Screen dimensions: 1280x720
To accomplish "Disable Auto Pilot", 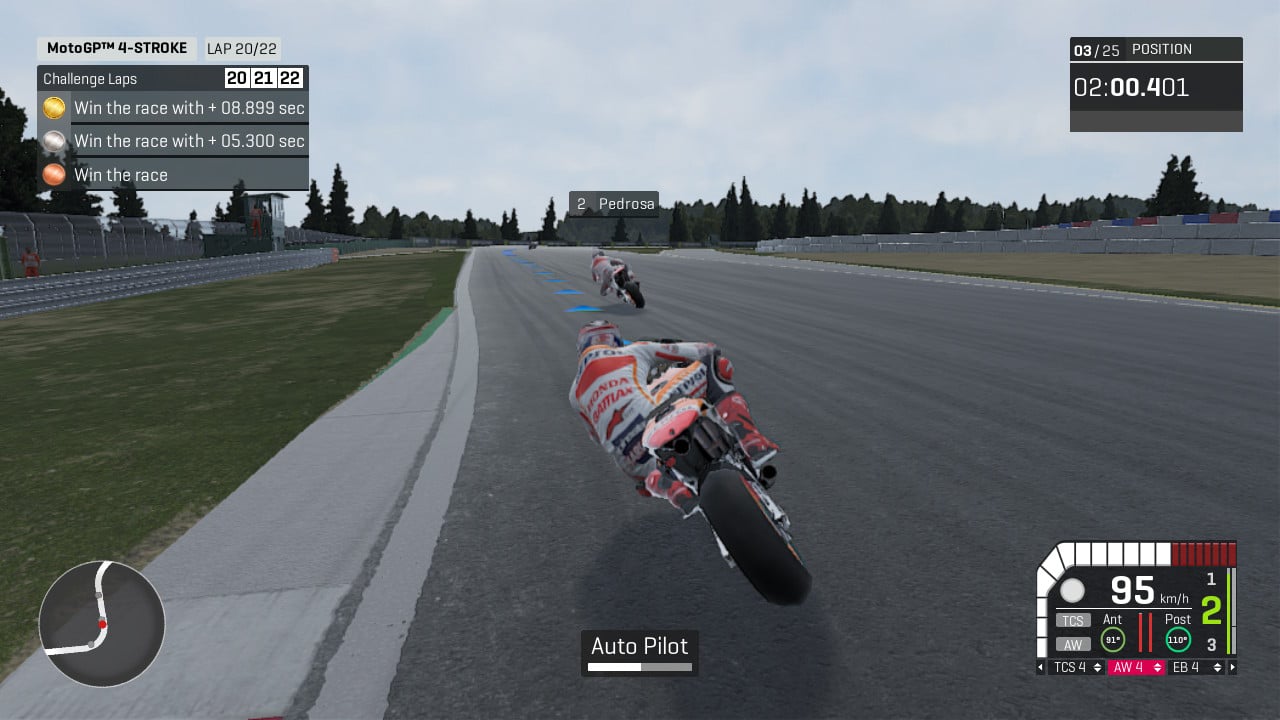I will pyautogui.click(x=639, y=646).
